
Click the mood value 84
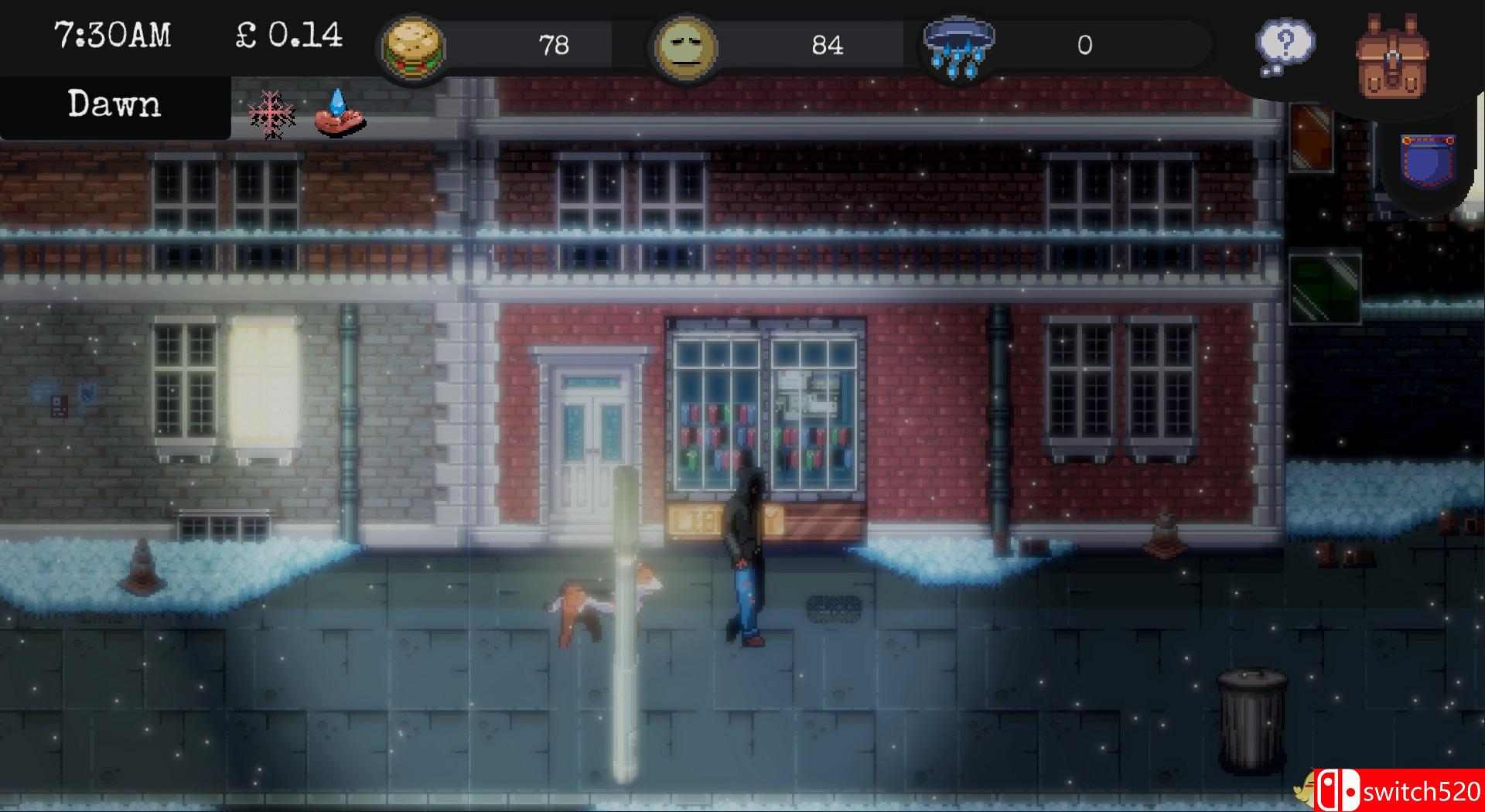click(824, 45)
